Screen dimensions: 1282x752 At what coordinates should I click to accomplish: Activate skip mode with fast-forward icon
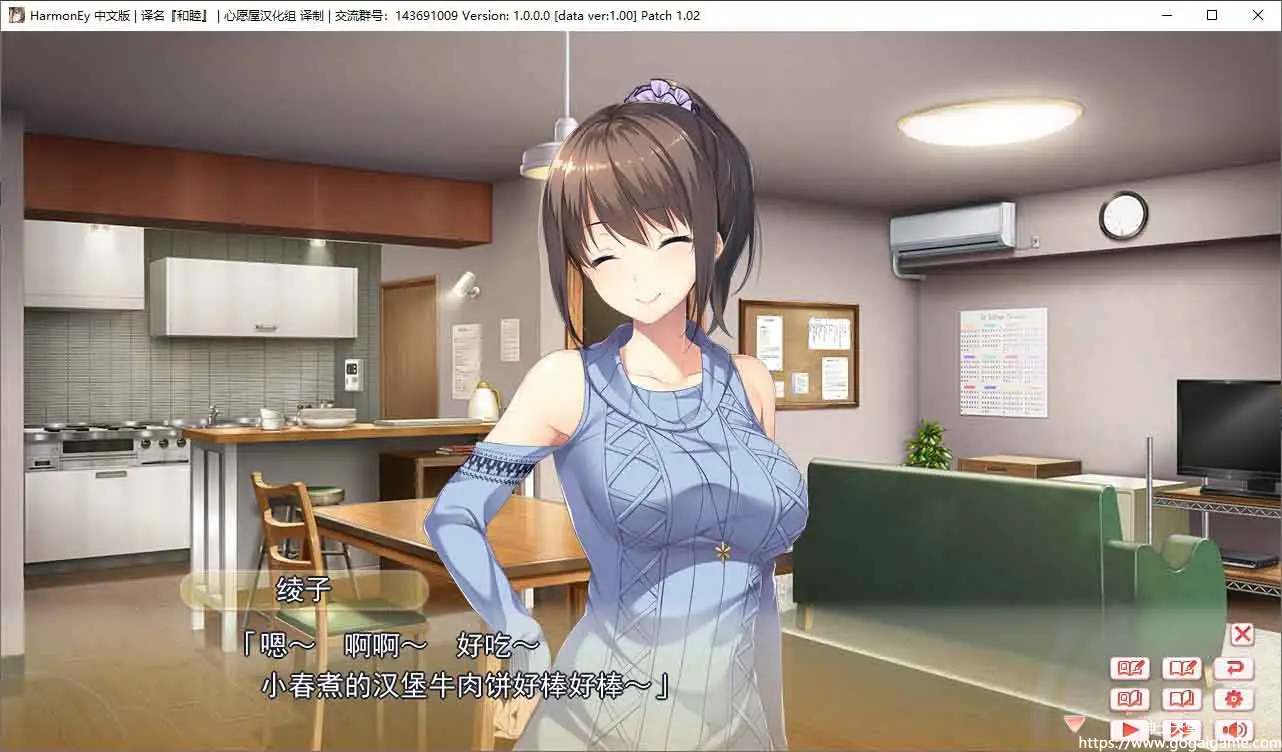tap(1181, 728)
